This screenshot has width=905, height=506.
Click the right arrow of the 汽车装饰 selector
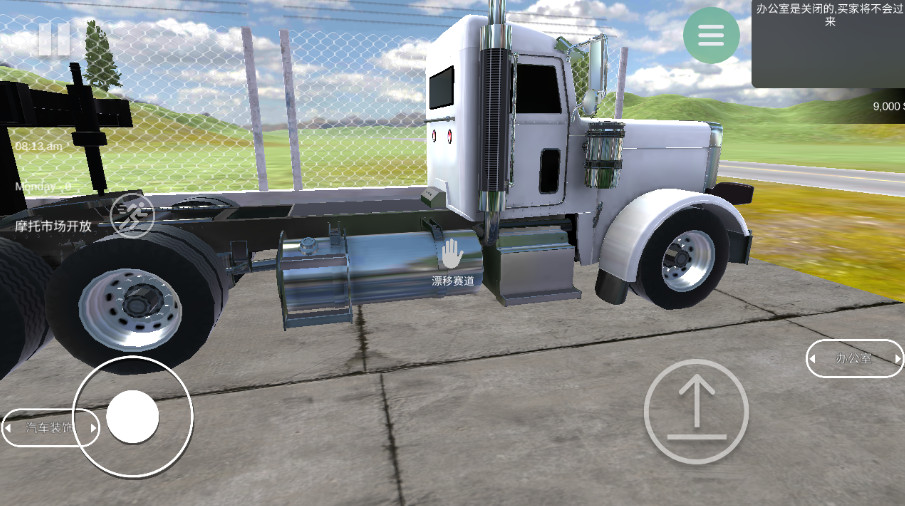click(x=94, y=428)
